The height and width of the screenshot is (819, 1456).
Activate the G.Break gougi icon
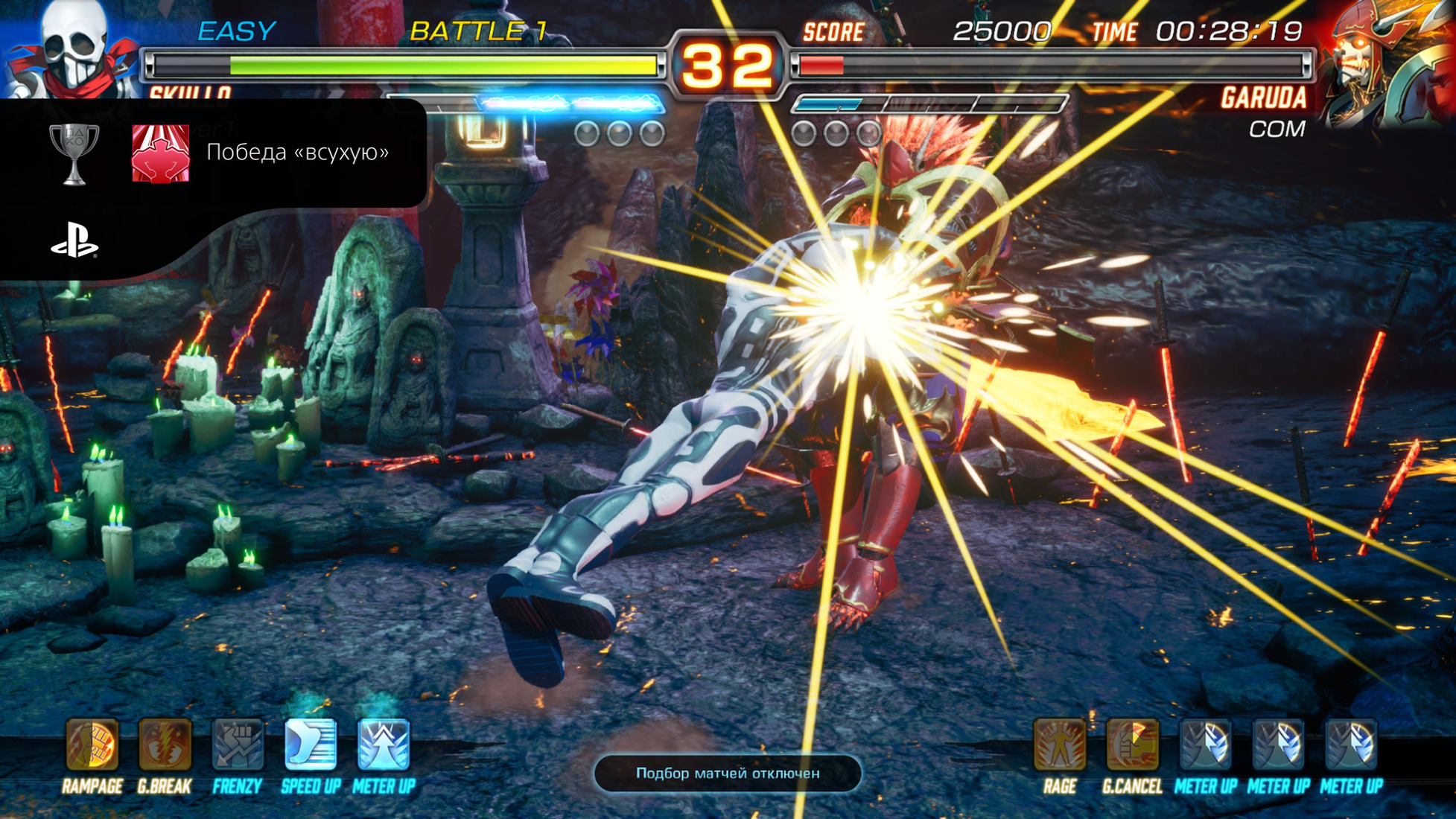pyautogui.click(x=165, y=744)
